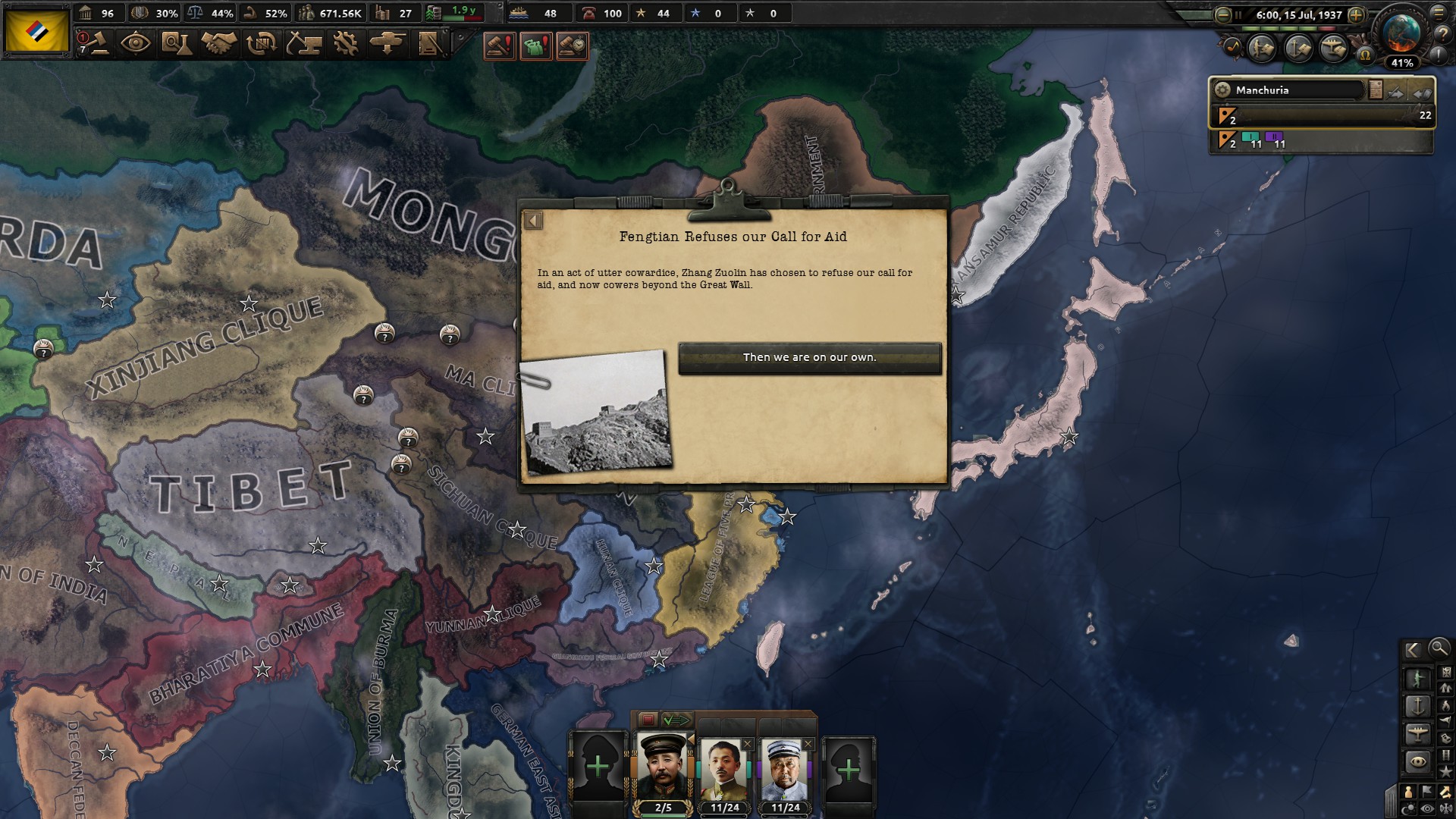
Task: Toggle day and night map lighting
Action: pyautogui.click(x=1409, y=807)
